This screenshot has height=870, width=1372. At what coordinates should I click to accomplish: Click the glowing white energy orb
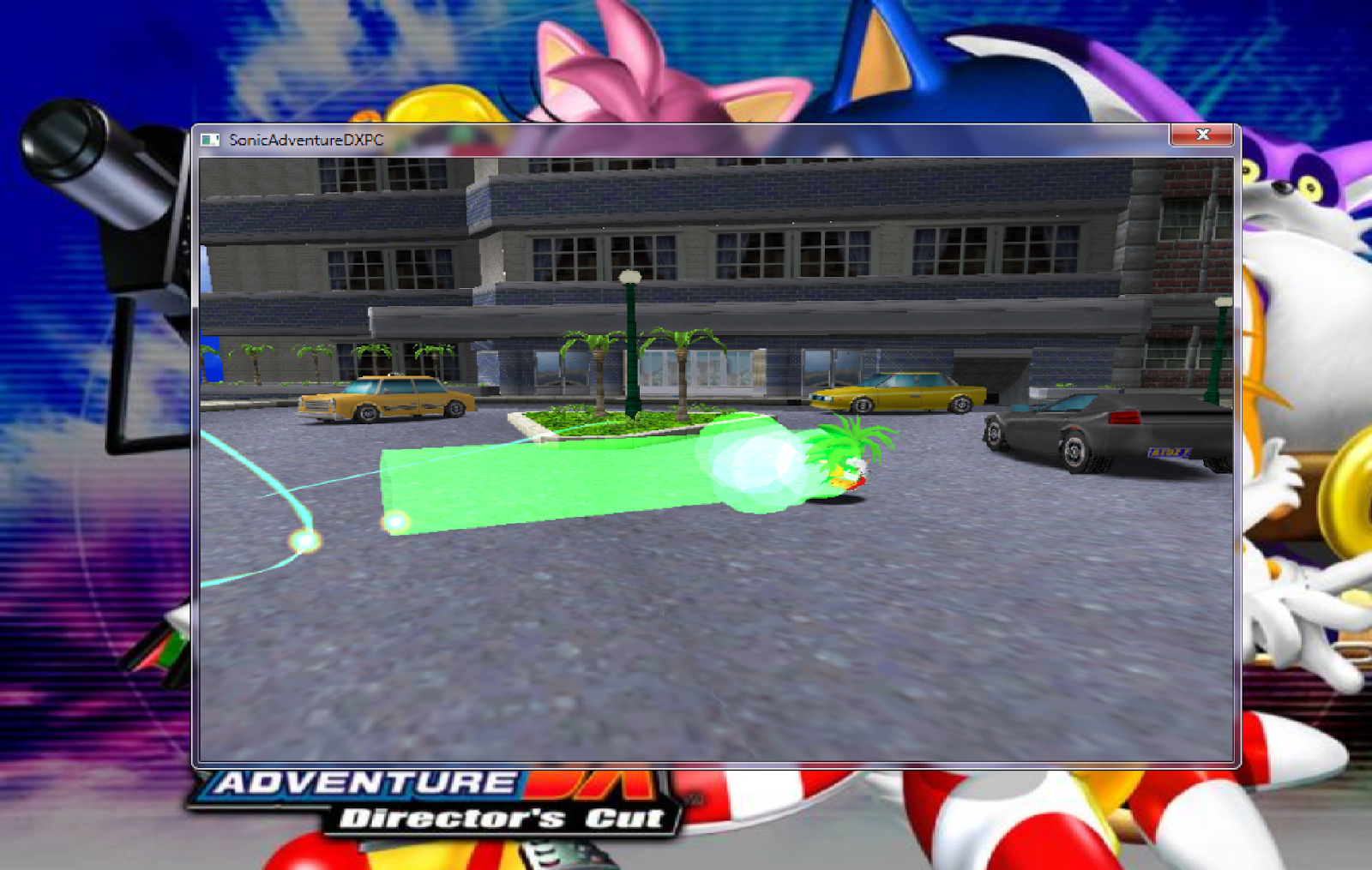point(755,467)
